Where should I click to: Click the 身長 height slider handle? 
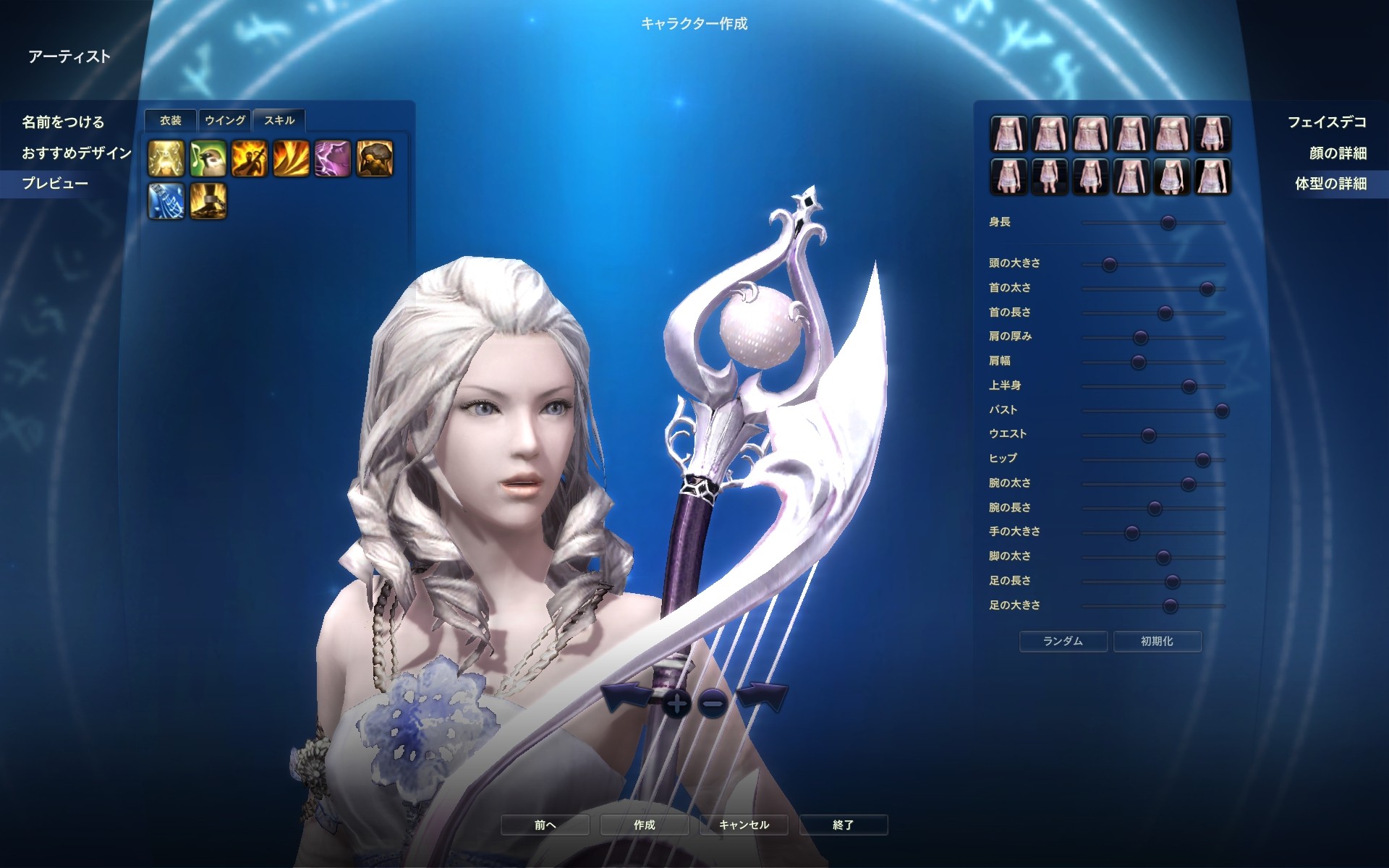point(1168,223)
